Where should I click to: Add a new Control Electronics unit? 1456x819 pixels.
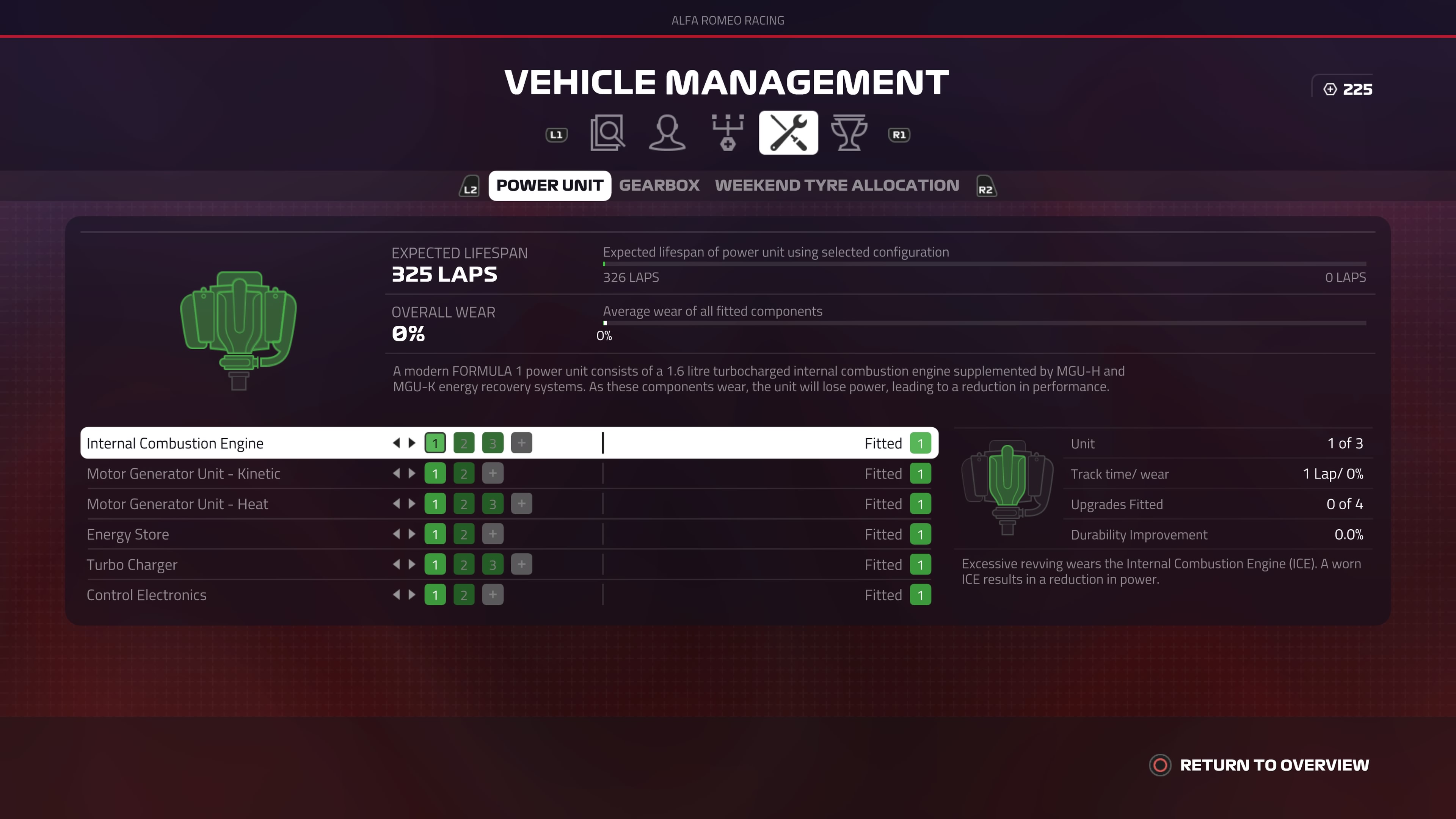point(492,595)
